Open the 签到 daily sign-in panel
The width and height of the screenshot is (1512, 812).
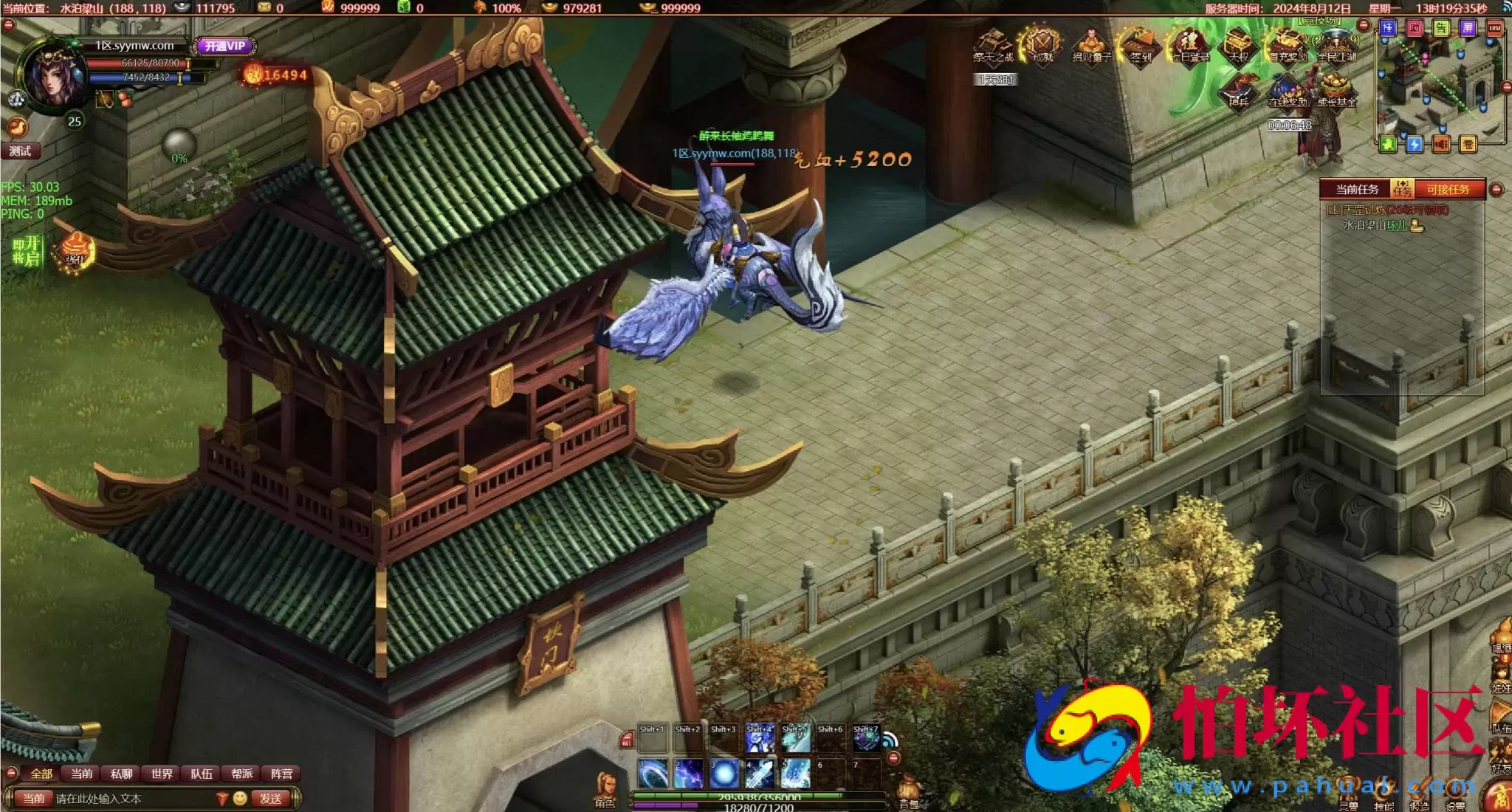point(1140,46)
